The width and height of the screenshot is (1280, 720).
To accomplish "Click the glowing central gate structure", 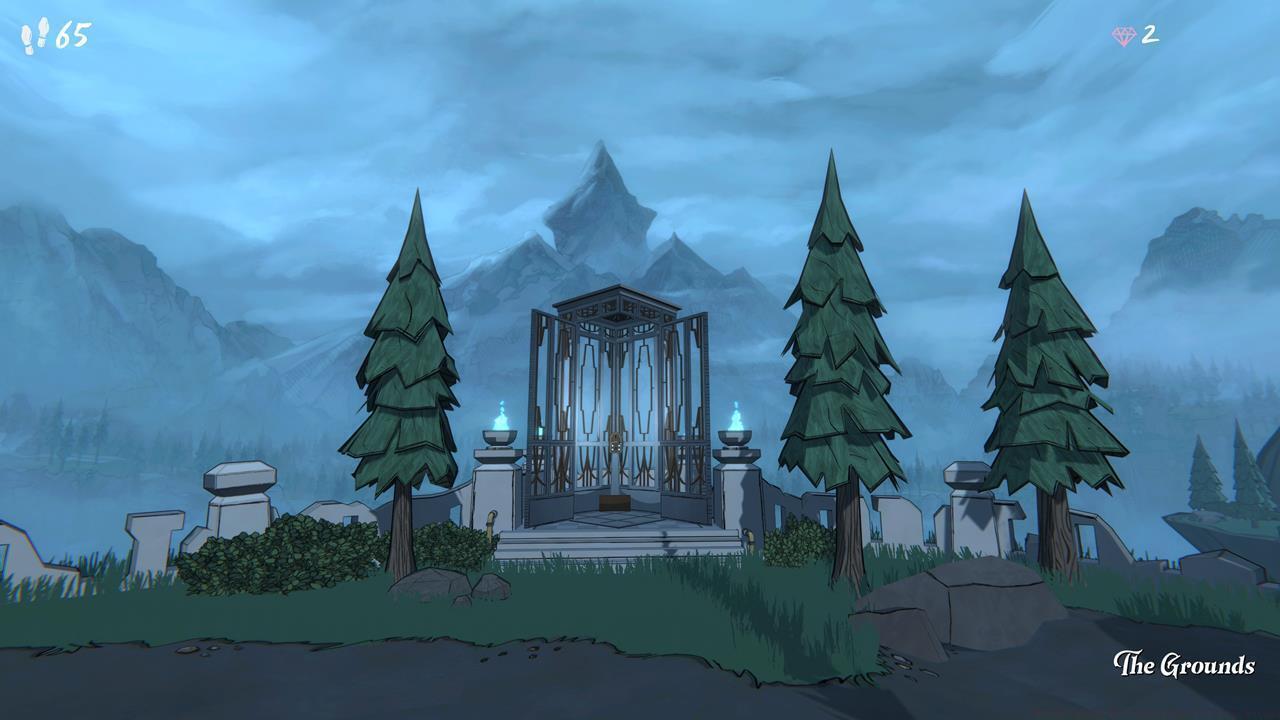I will click(615, 400).
